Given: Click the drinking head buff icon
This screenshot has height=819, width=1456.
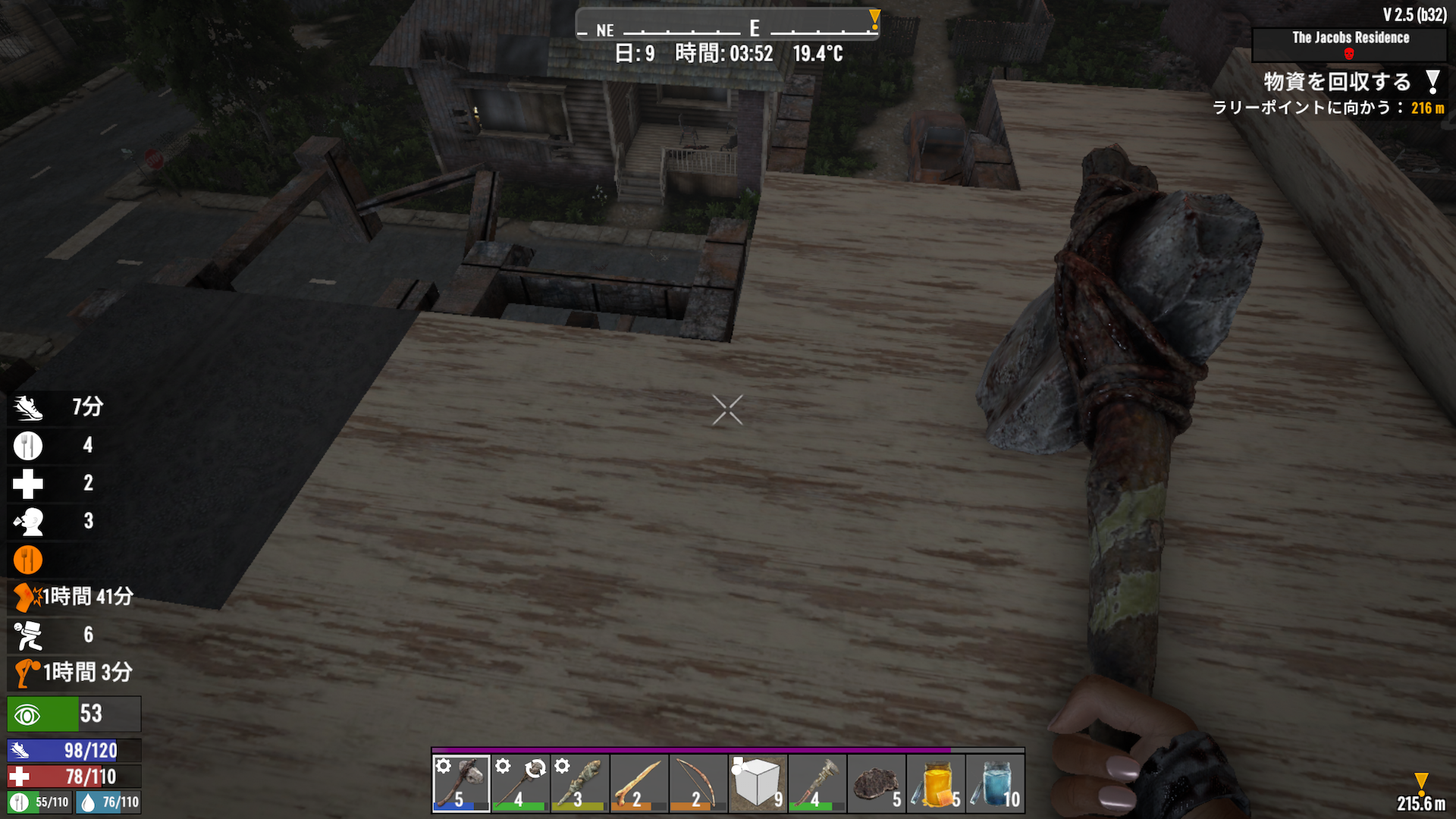Looking at the screenshot, I should point(28,521).
